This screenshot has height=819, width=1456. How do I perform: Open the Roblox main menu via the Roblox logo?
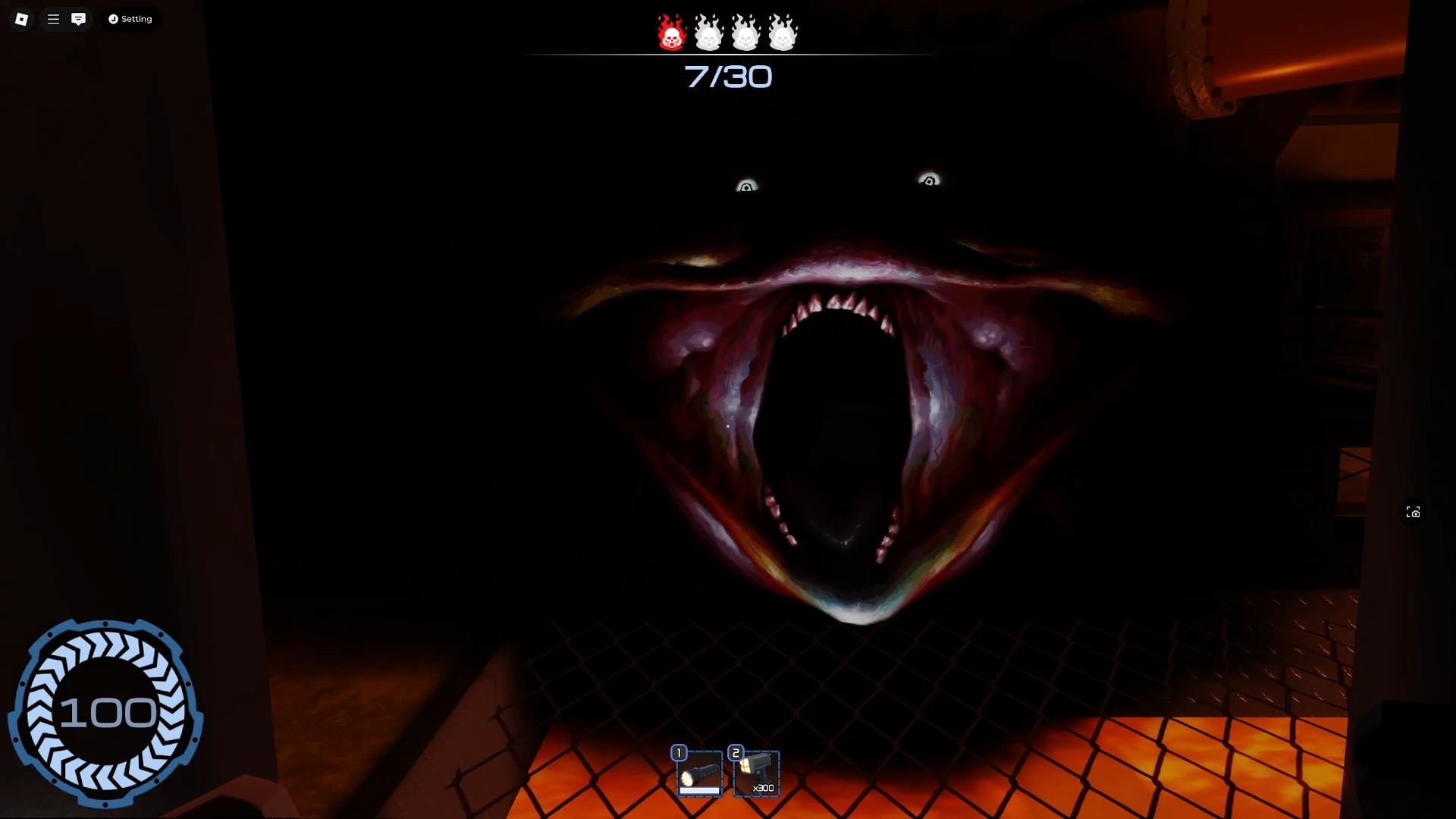pos(21,19)
